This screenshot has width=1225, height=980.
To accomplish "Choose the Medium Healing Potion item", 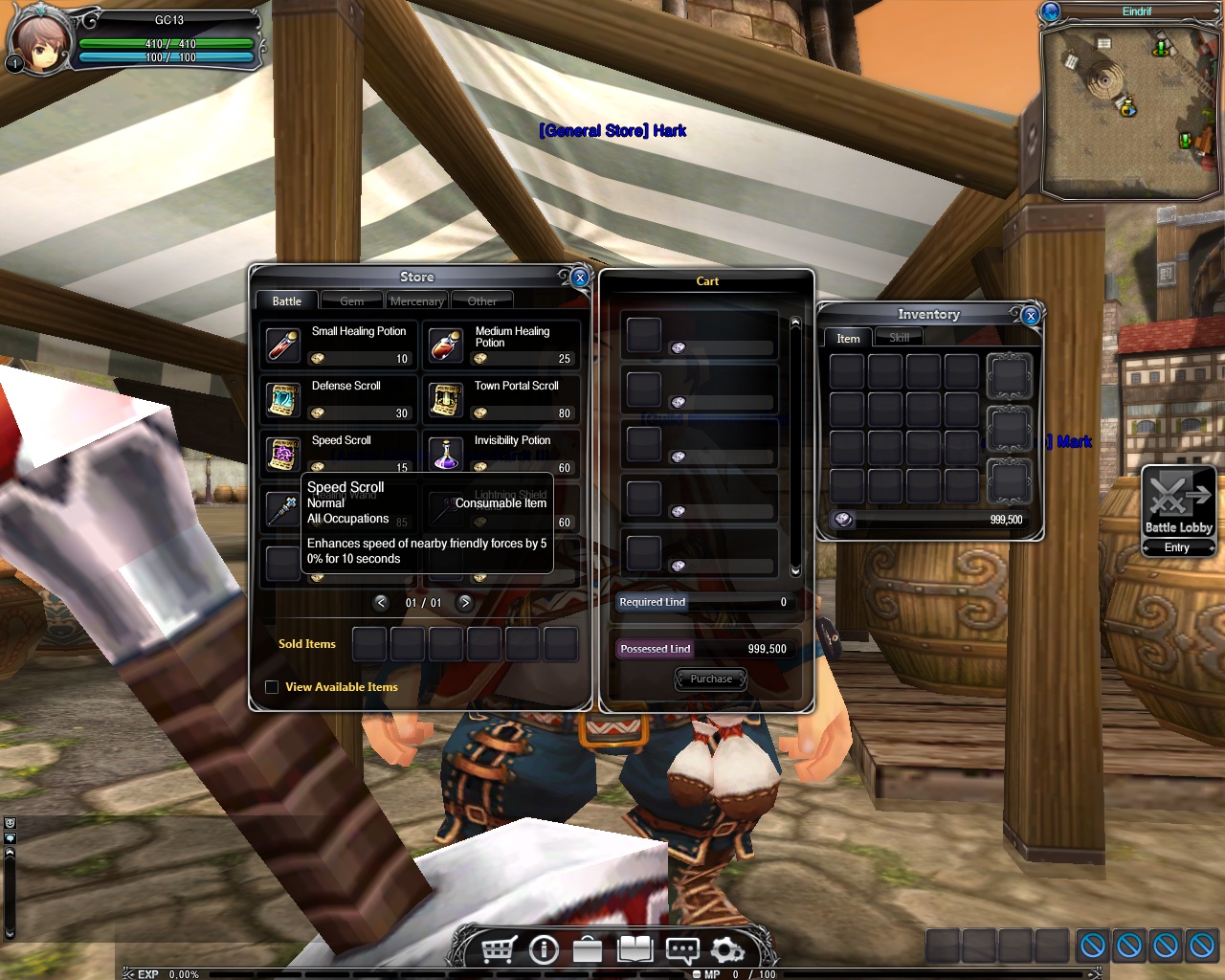I will (x=446, y=345).
